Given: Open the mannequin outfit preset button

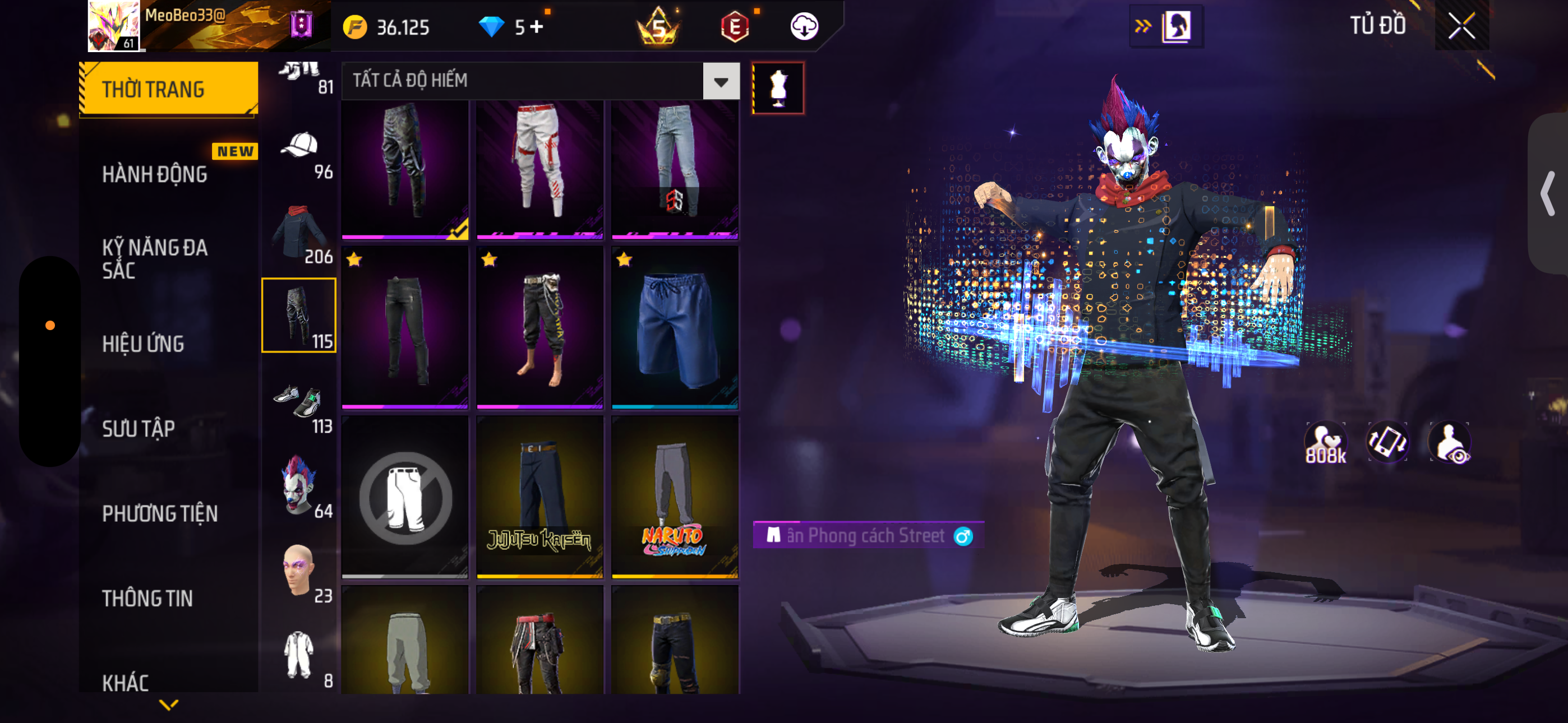Looking at the screenshot, I should tap(778, 87).
